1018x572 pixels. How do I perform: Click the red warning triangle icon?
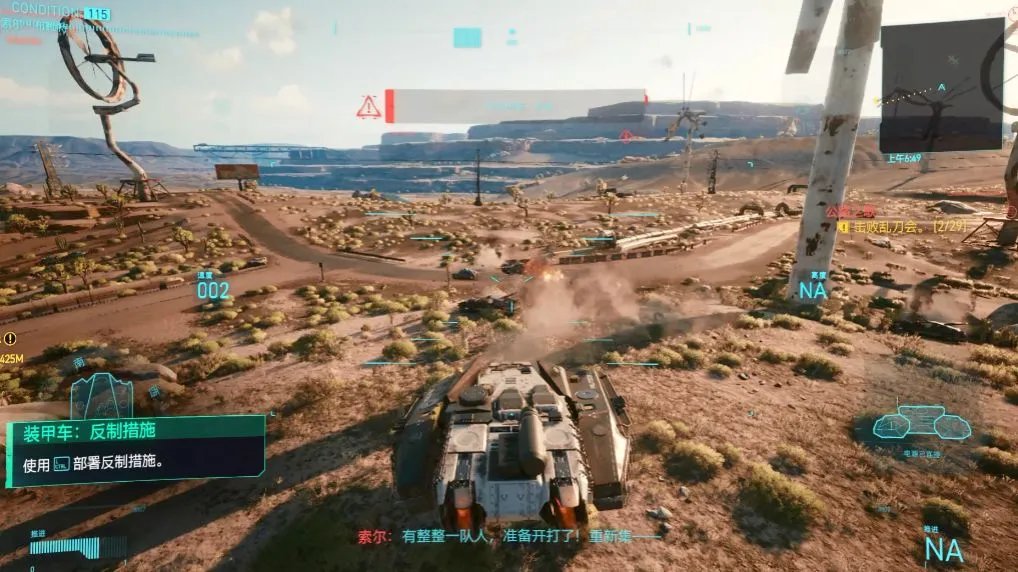point(369,107)
